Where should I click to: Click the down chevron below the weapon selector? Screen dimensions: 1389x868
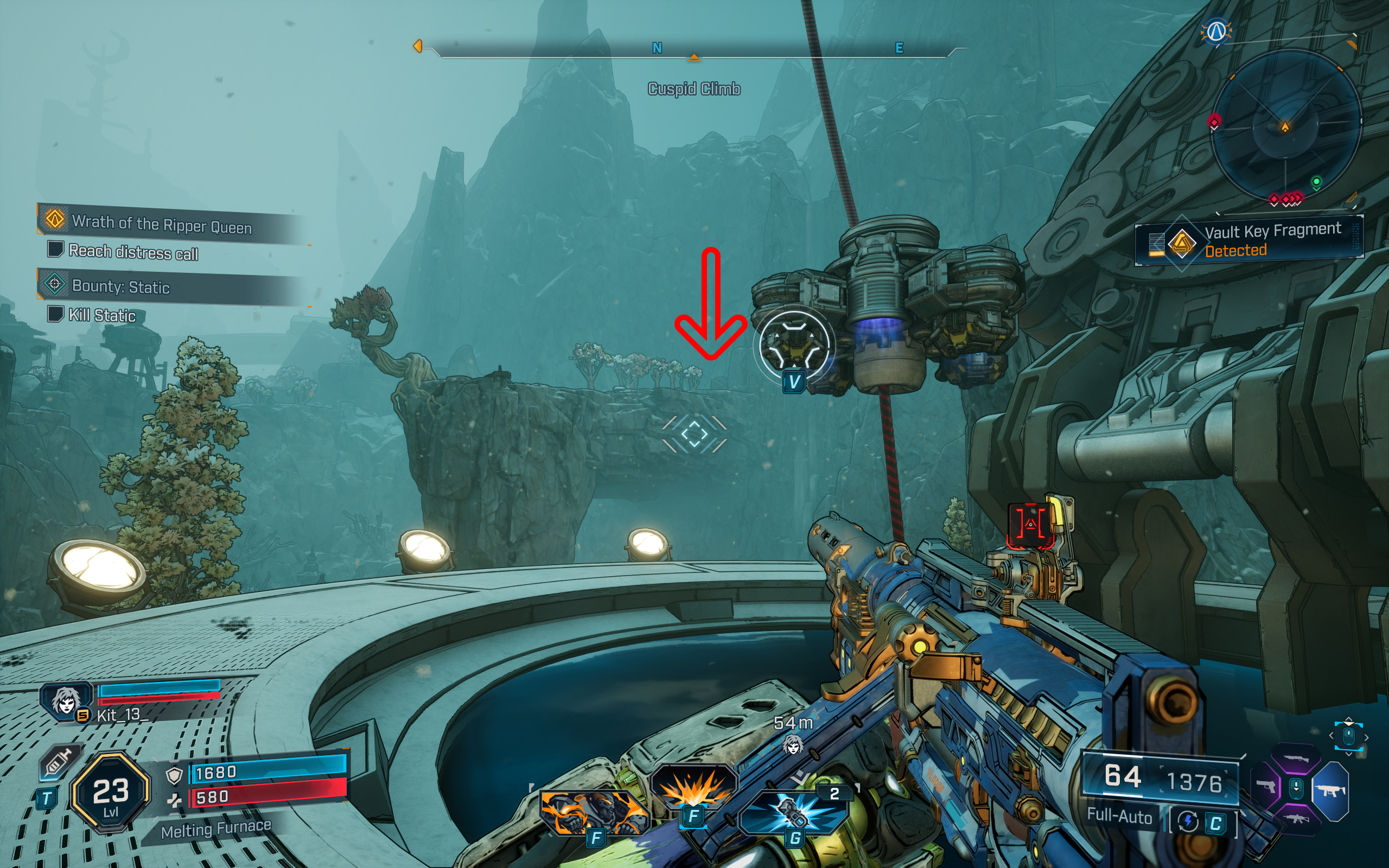(x=1349, y=755)
